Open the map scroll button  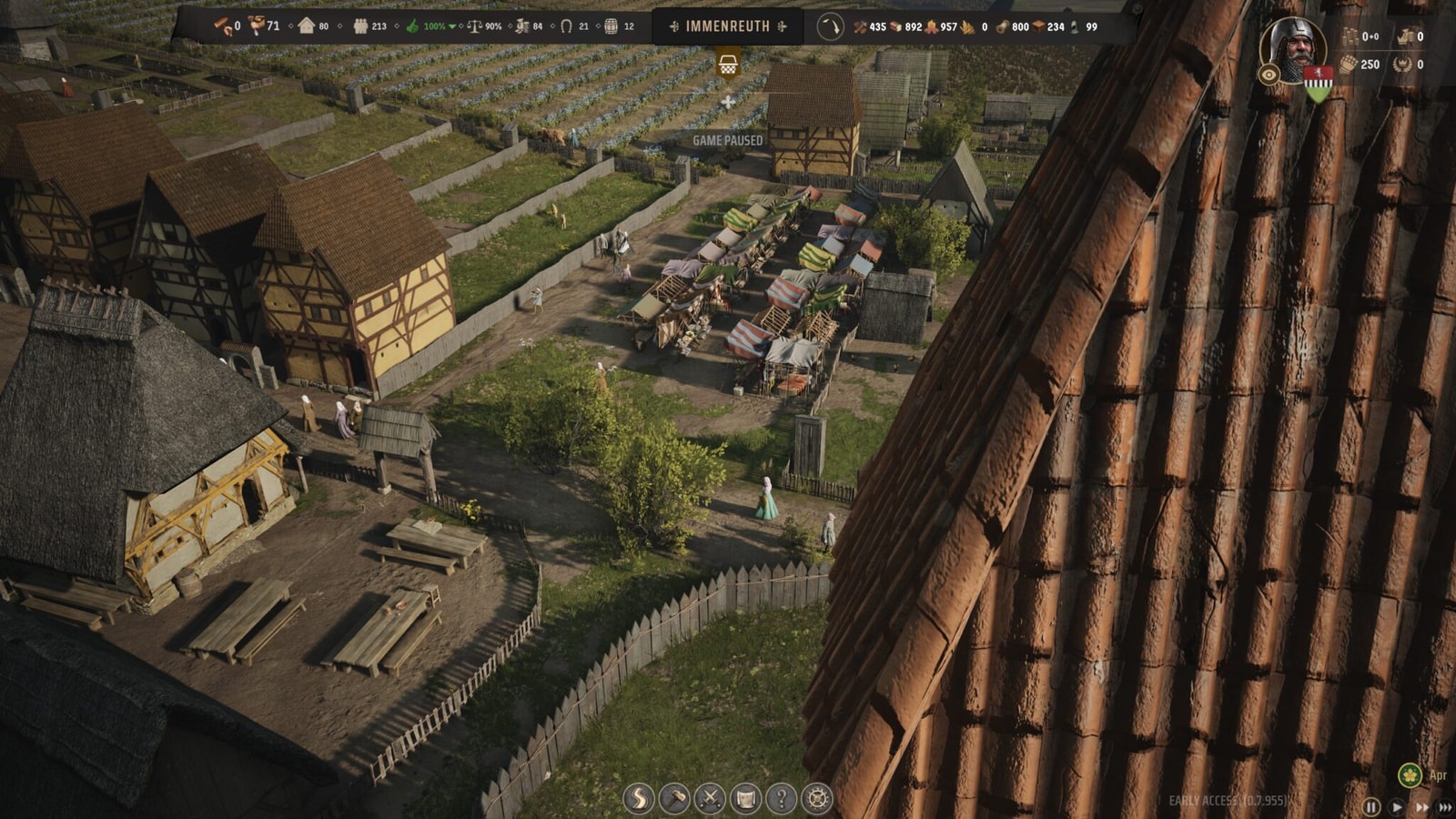[x=745, y=799]
